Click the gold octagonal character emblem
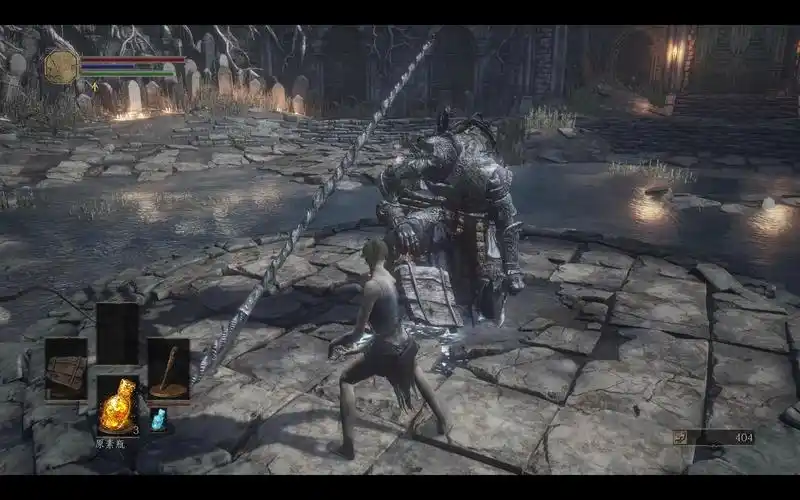Screen dimensions: 800x500 [61, 66]
